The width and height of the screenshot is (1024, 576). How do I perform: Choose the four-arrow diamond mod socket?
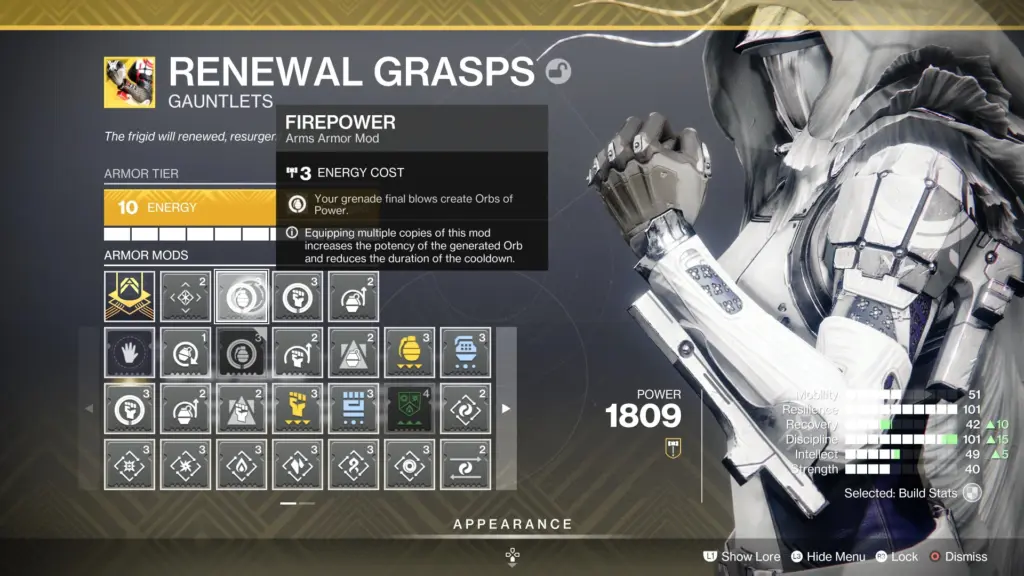click(186, 297)
